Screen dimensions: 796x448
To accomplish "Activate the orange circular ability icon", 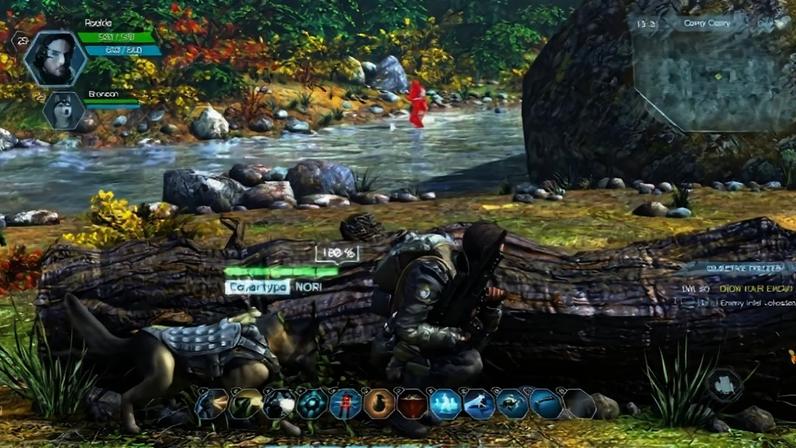I will click(379, 404).
